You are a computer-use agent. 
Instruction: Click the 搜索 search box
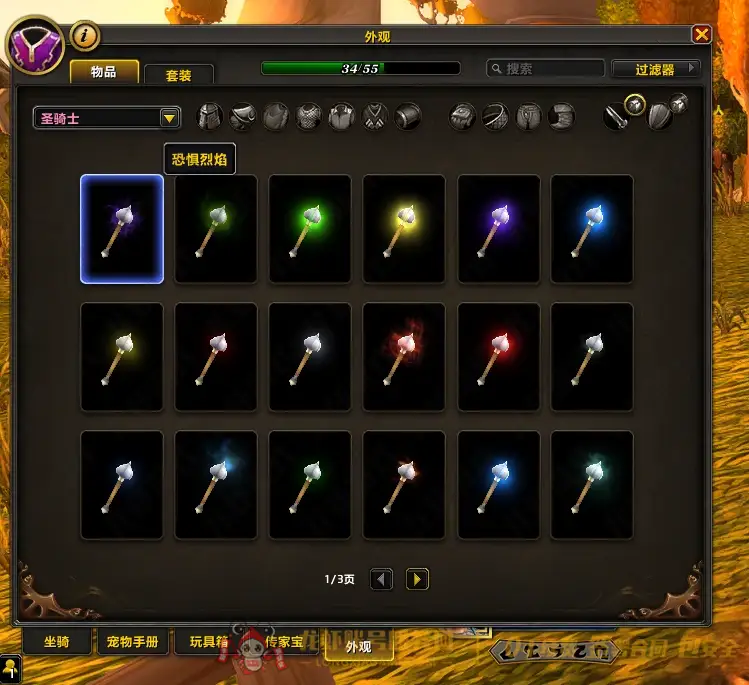546,69
